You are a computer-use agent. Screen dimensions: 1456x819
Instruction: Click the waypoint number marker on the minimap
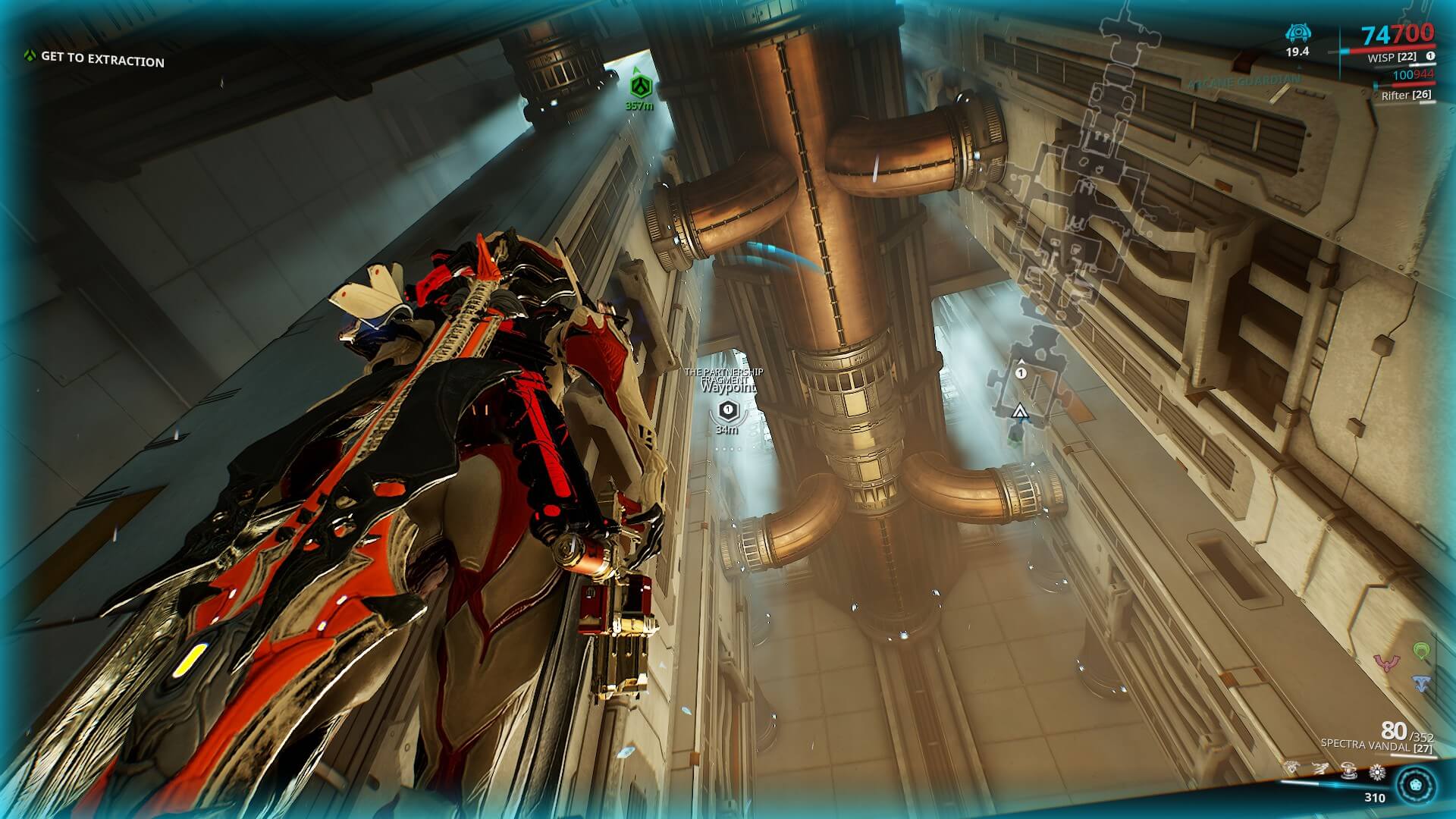[x=1021, y=373]
